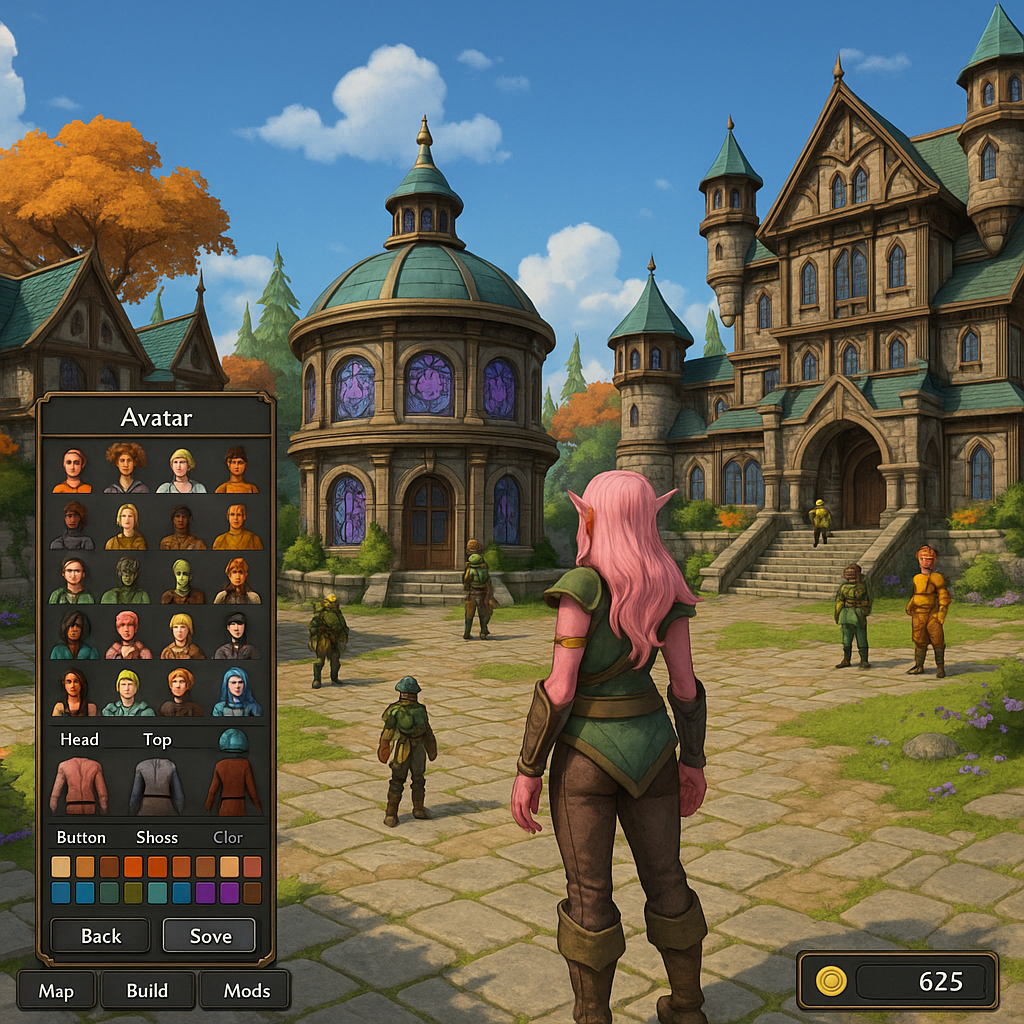Viewport: 1024px width, 1024px height.
Task: Open the Build menu
Action: click(x=147, y=990)
